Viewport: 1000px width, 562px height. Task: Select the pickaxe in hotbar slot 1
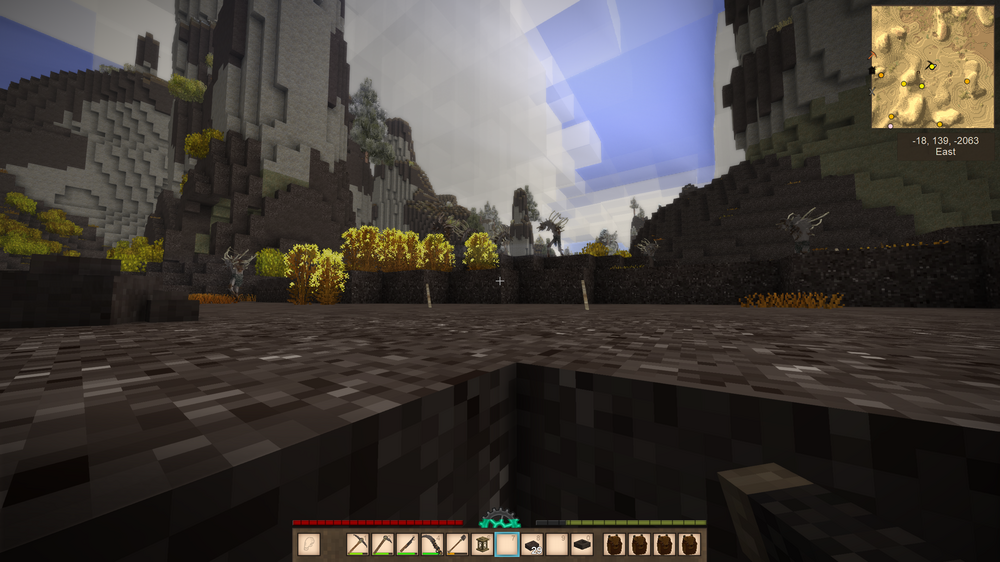[358, 545]
